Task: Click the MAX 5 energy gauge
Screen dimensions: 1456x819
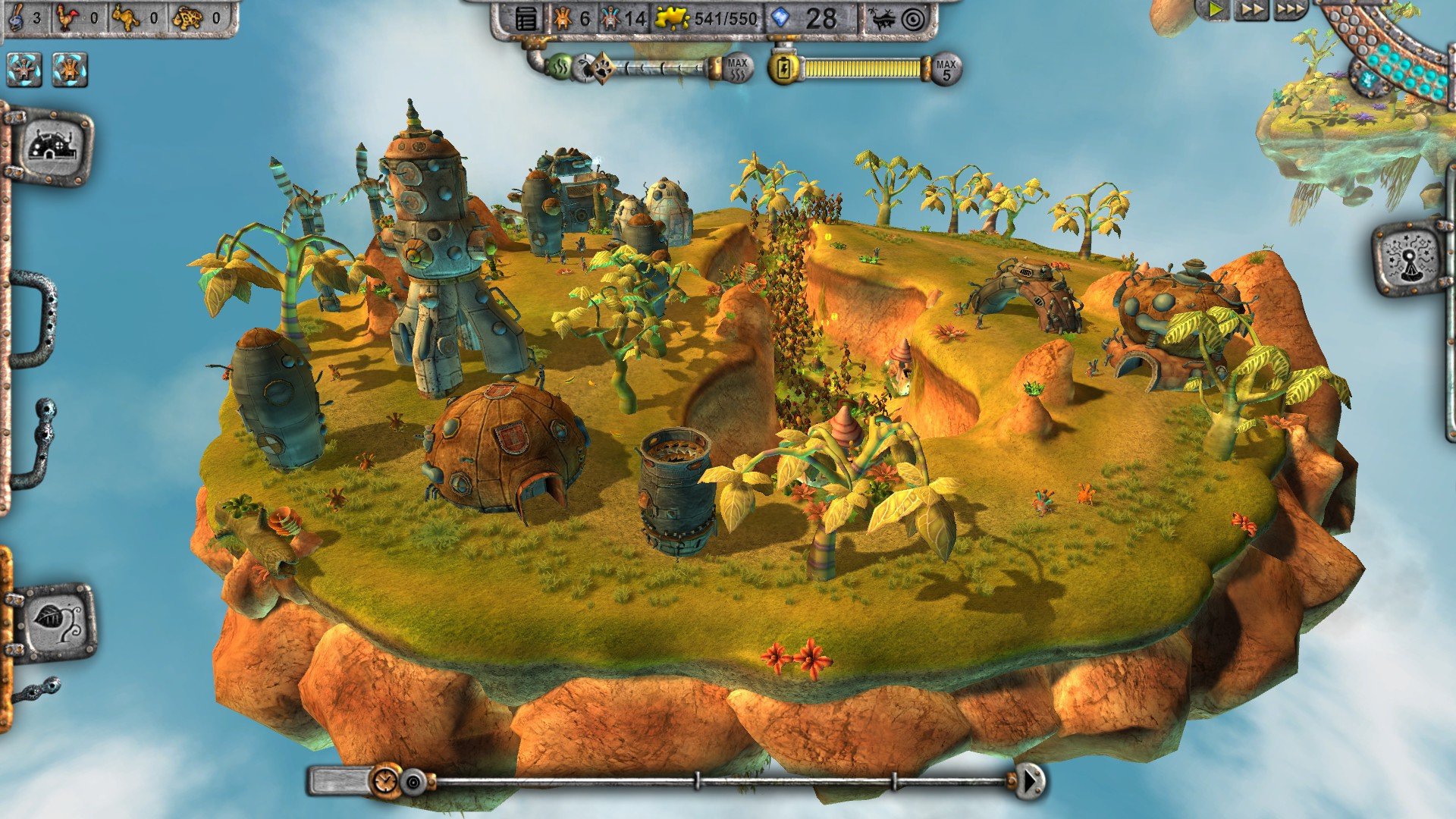Action: [946, 68]
